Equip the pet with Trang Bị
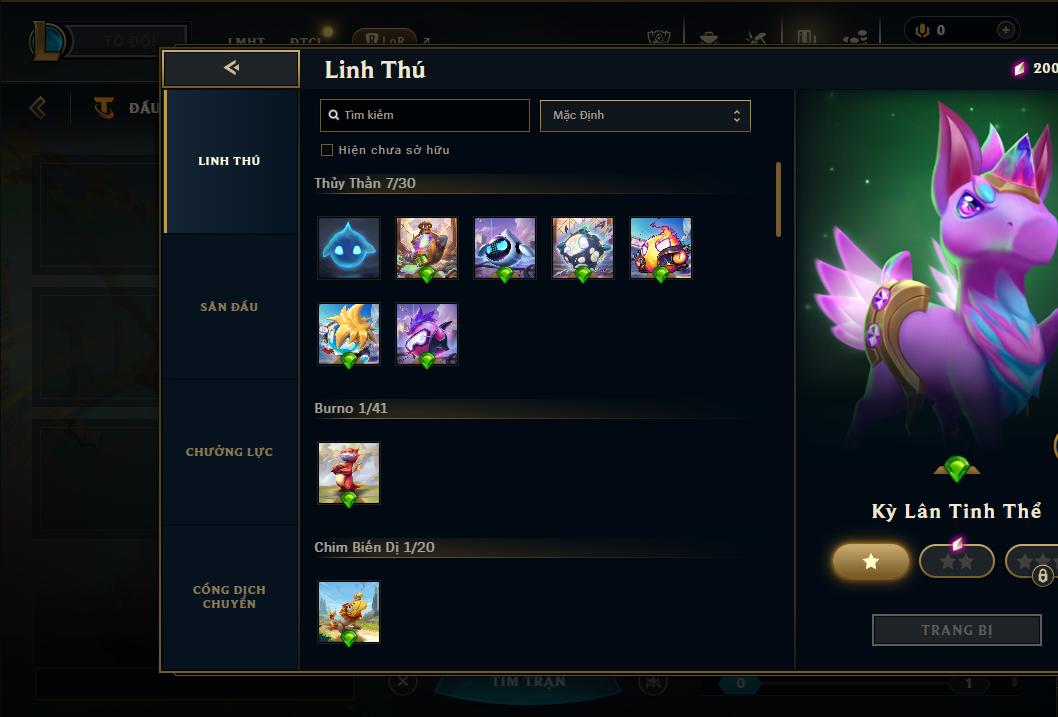1058x717 pixels. [x=956, y=630]
